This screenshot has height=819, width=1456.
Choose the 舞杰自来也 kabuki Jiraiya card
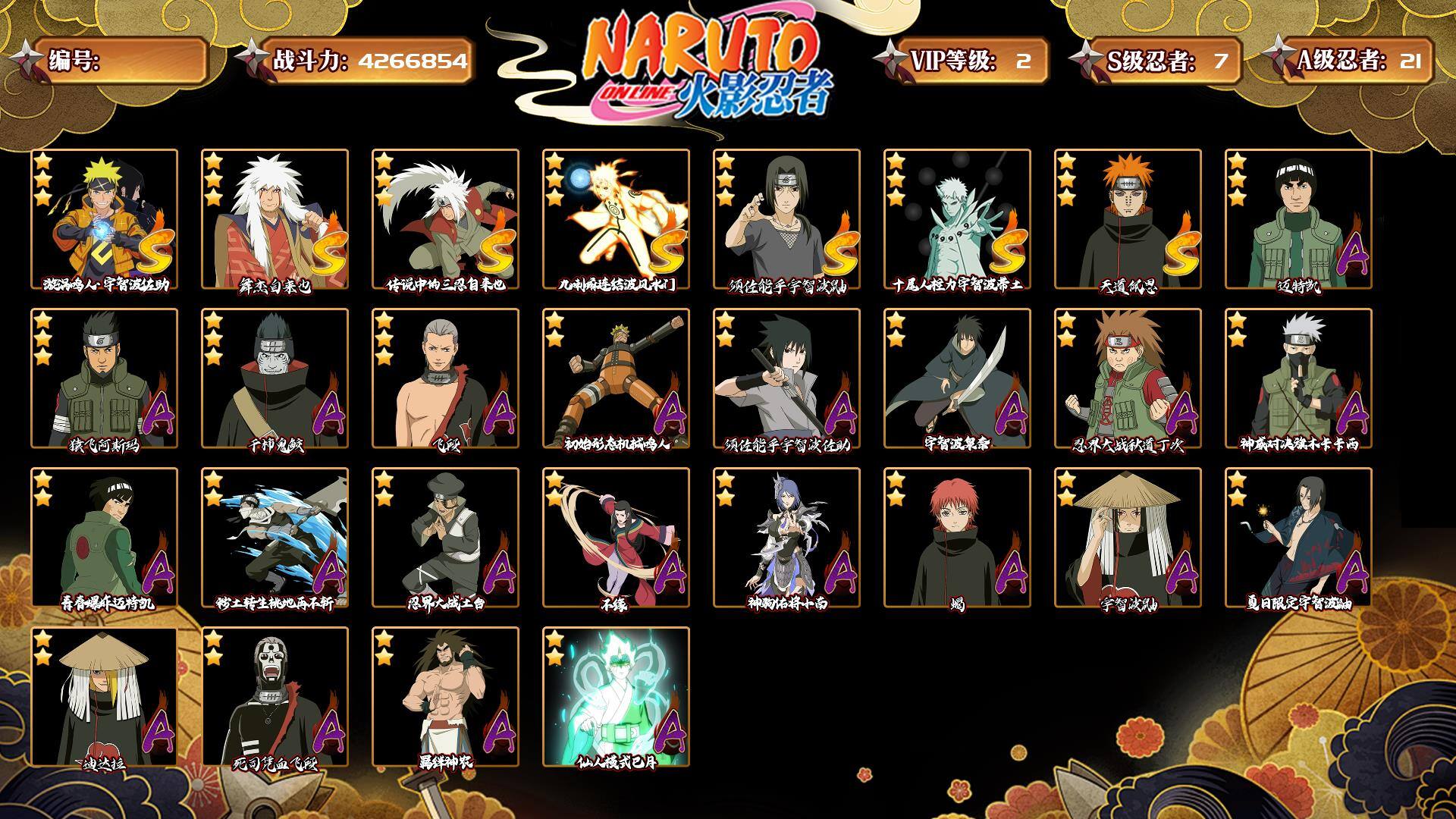(275, 218)
